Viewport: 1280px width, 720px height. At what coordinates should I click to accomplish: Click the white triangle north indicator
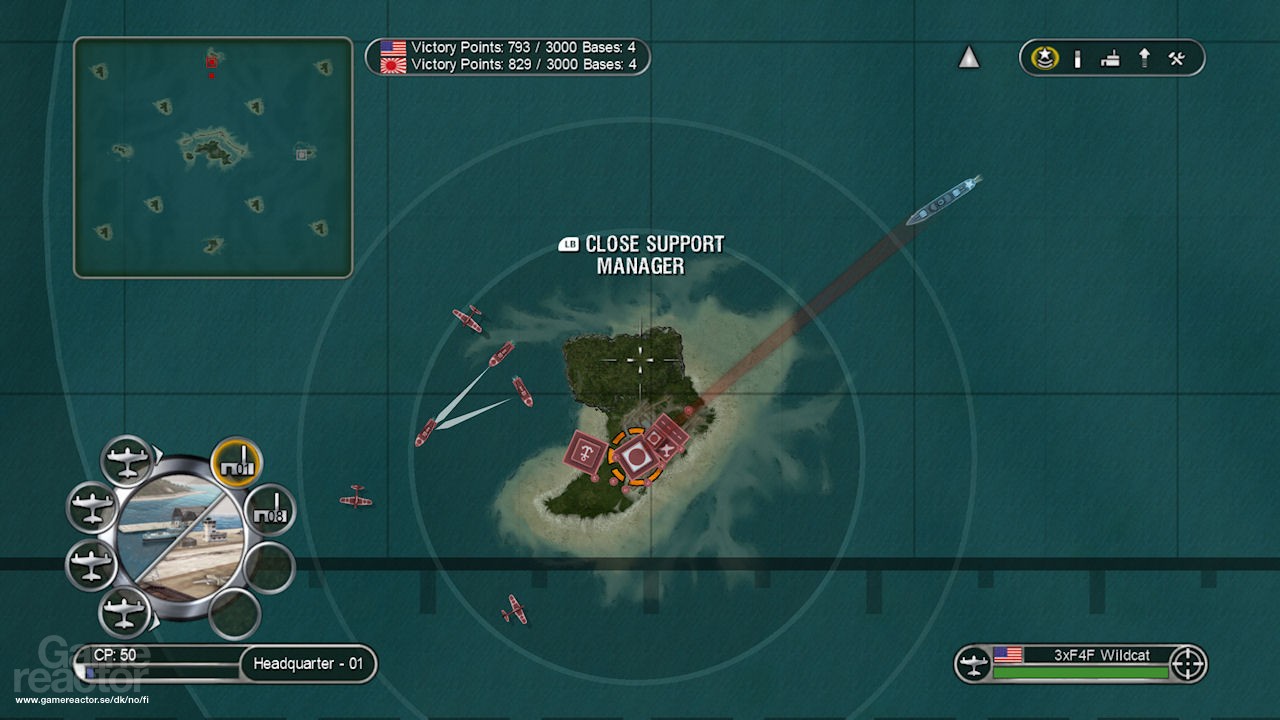pyautogui.click(x=969, y=58)
